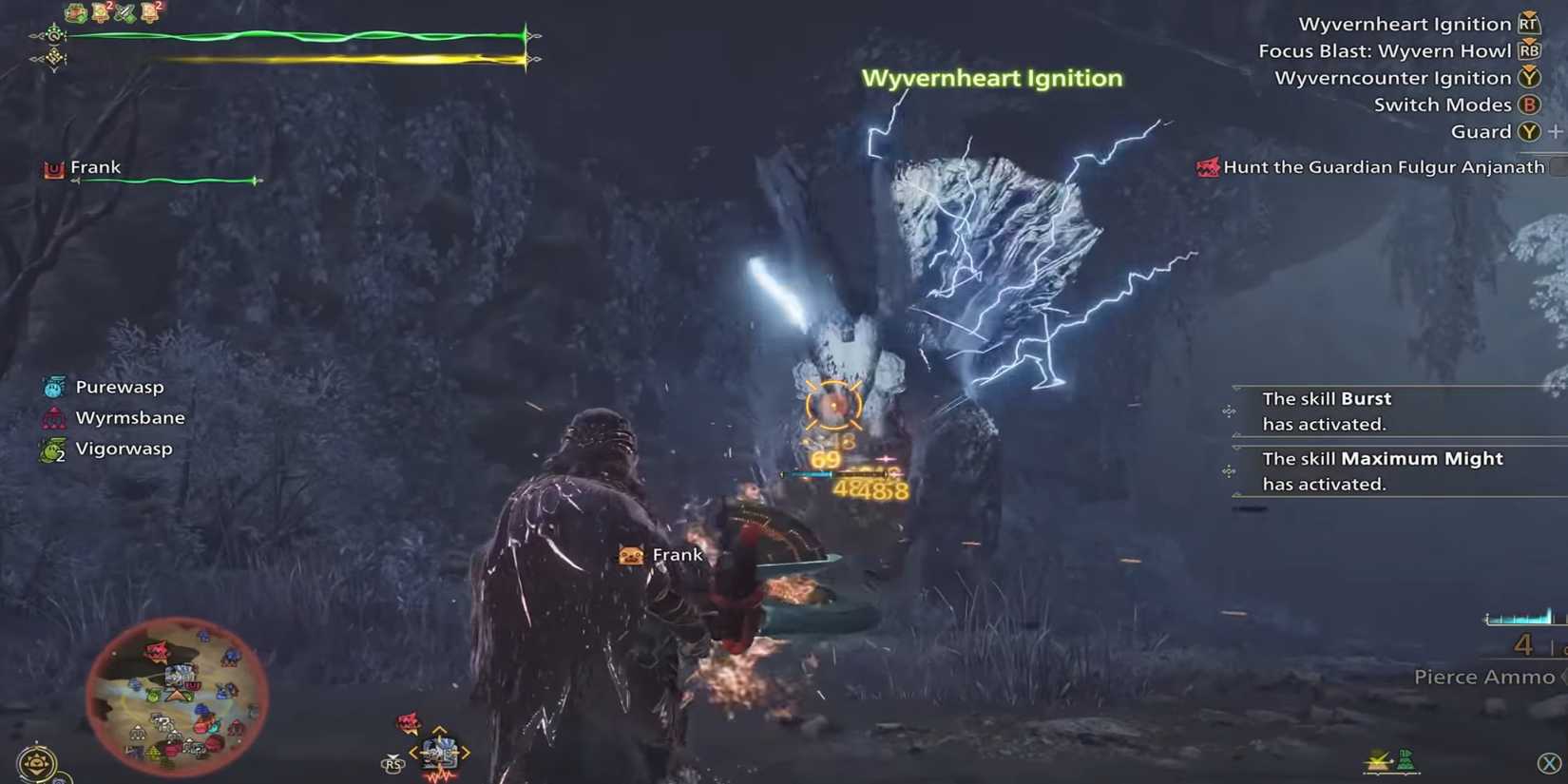Open the next item with the right chevron arrow
Viewport: 1568px width, 784px height.
click(x=465, y=752)
